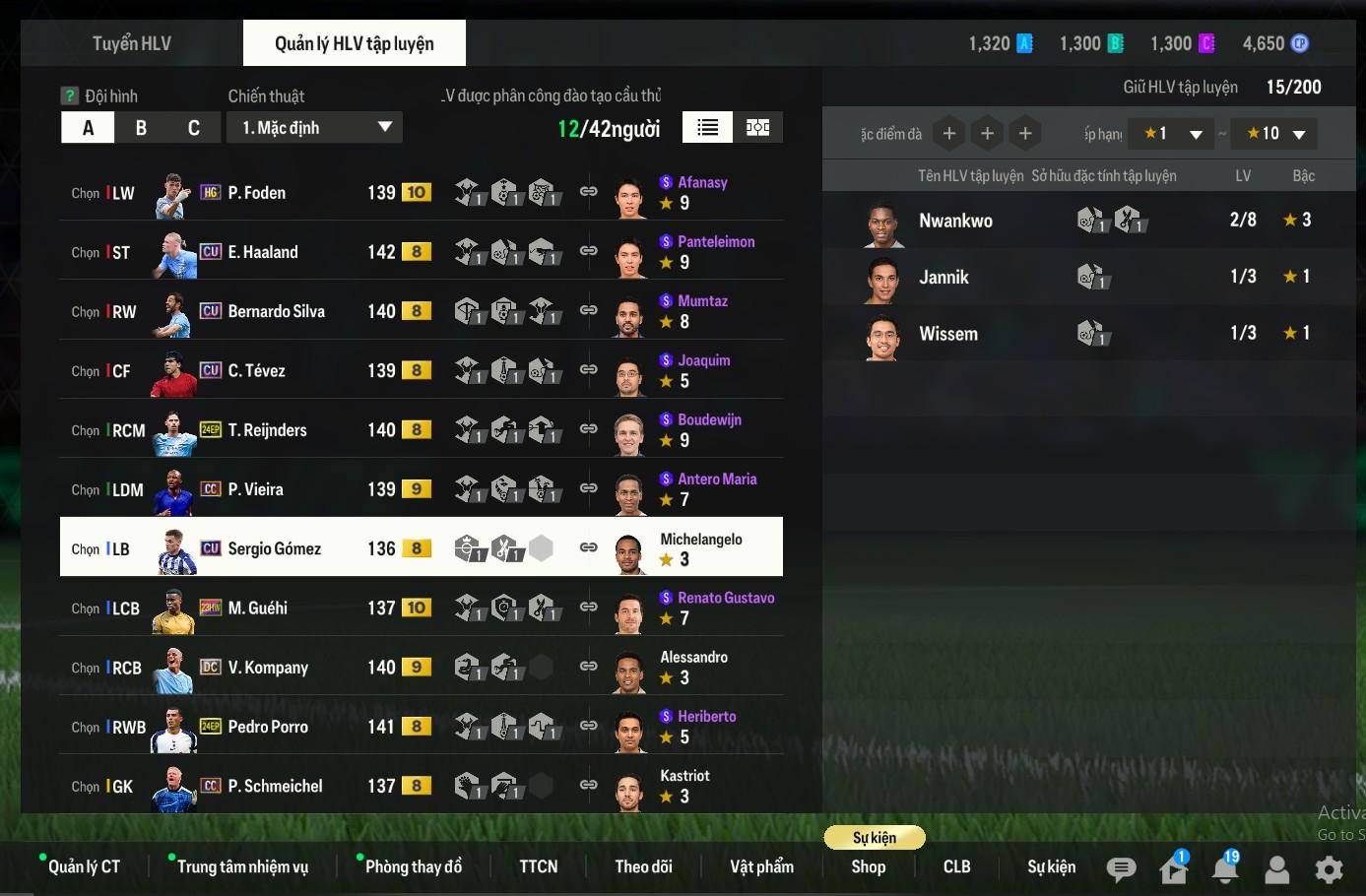Choose squad B in Đội hình
Viewport: 1366px width, 896px height.
pyautogui.click(x=141, y=128)
